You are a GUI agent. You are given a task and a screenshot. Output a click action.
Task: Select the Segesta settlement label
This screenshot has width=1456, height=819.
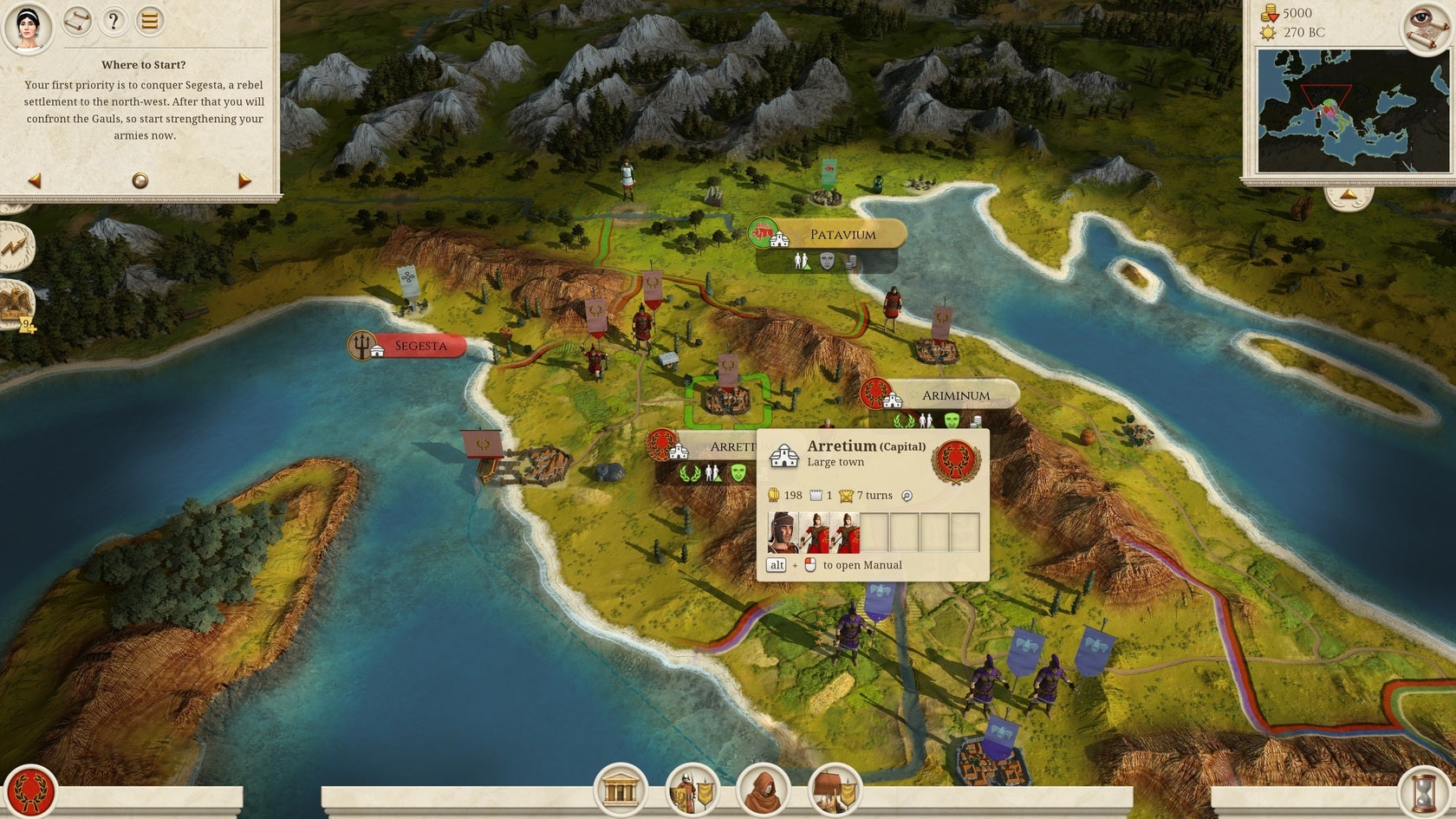point(420,346)
